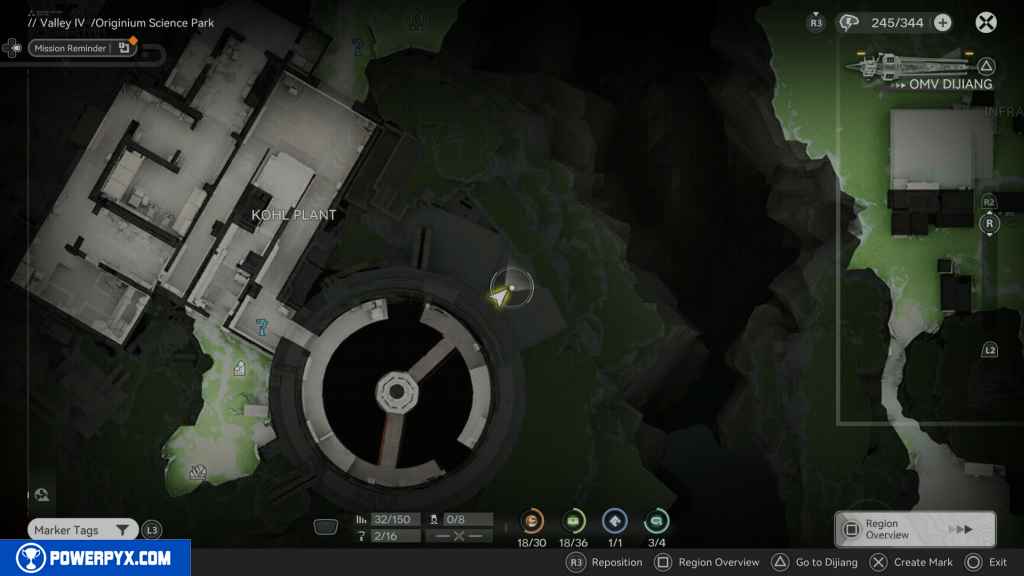Viewport: 1024px width, 576px height.
Task: Click the orange collectible counter showing 18/30
Action: (x=532, y=521)
